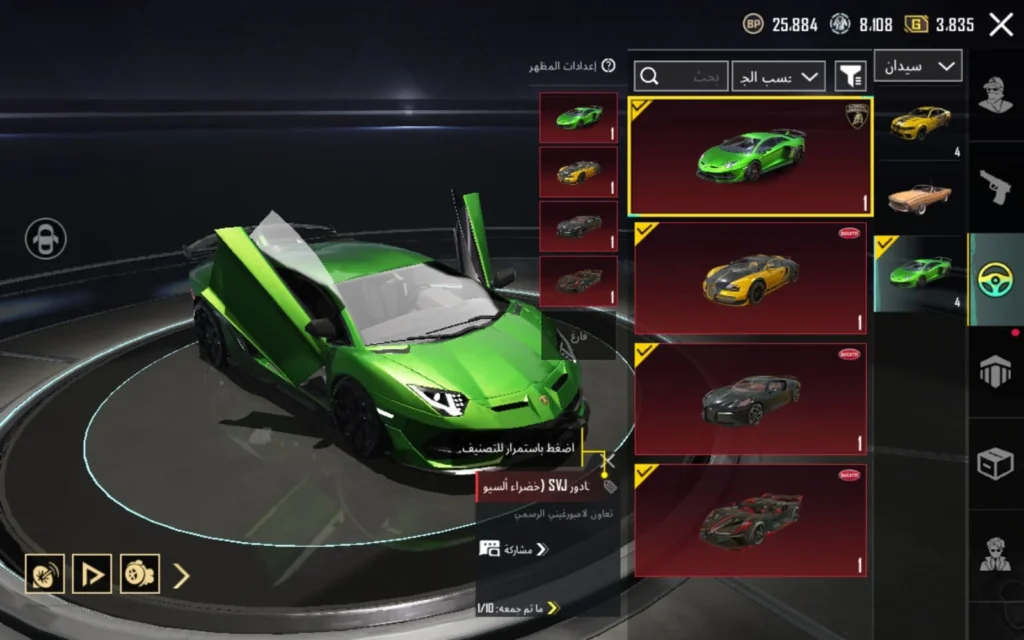The height and width of the screenshot is (640, 1024).
Task: Choose the orange convertible in category list
Action: pyautogui.click(x=919, y=198)
